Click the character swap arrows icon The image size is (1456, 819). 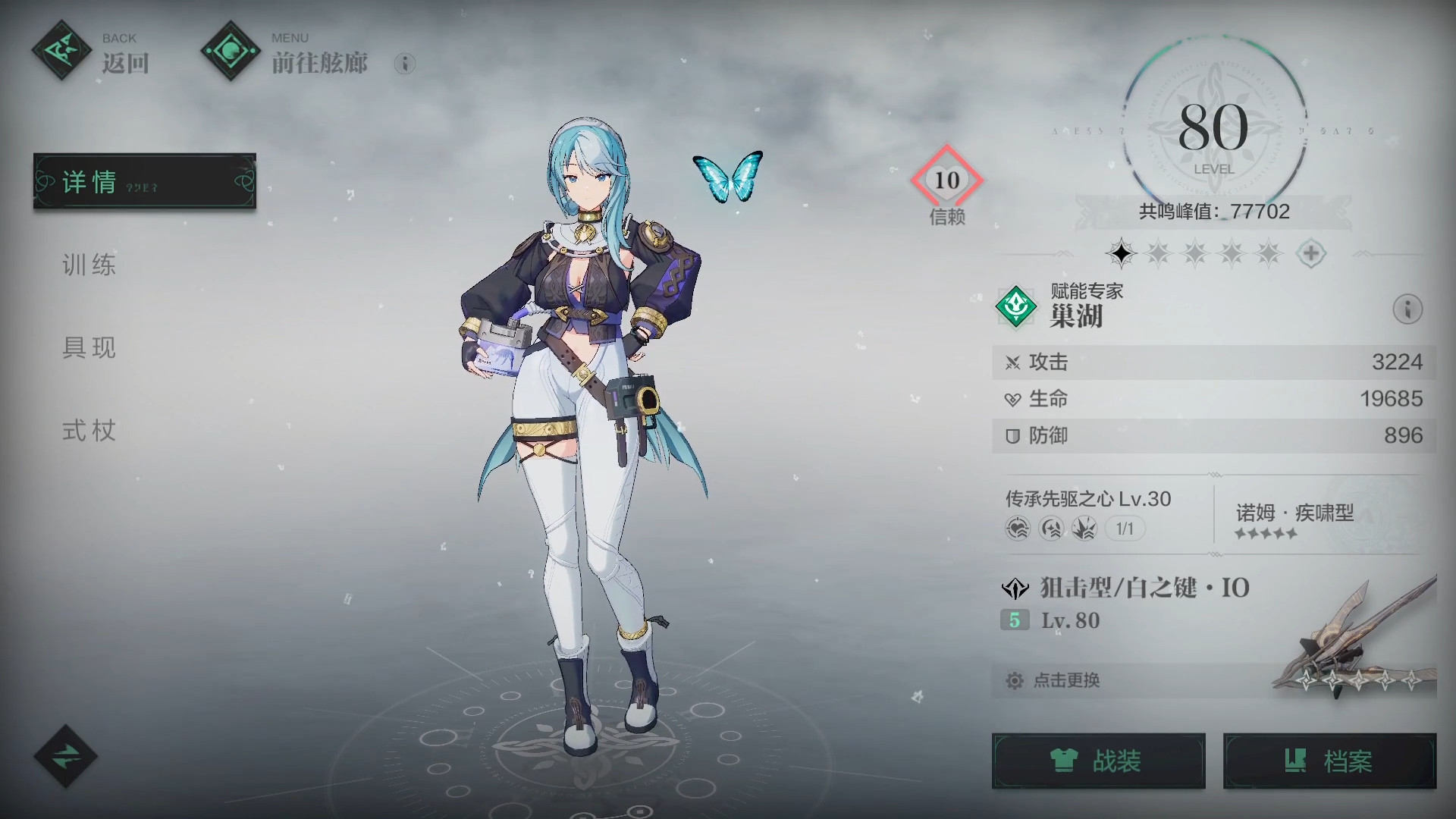pyautogui.click(x=66, y=755)
